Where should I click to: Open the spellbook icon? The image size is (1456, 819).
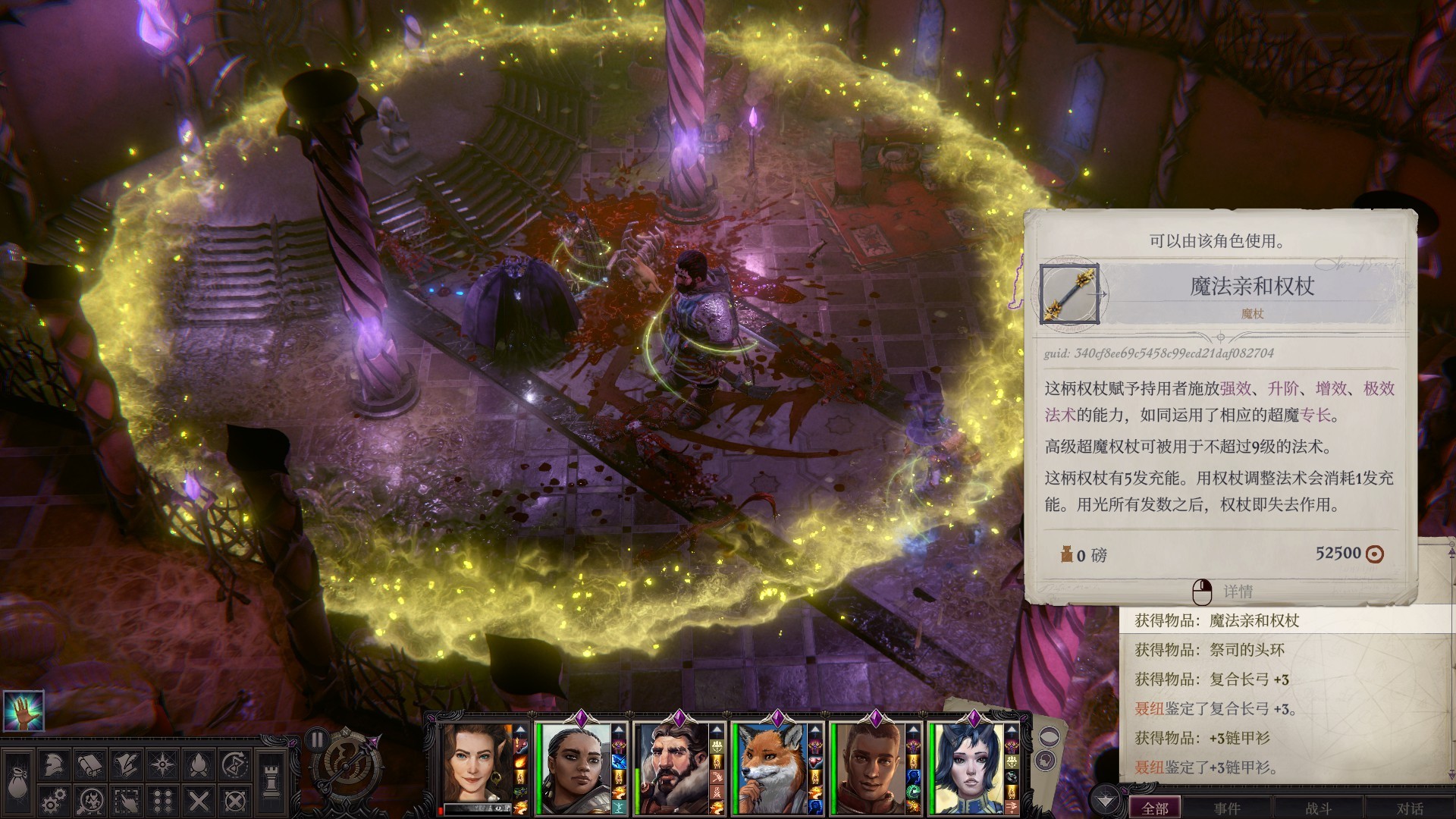[x=89, y=765]
